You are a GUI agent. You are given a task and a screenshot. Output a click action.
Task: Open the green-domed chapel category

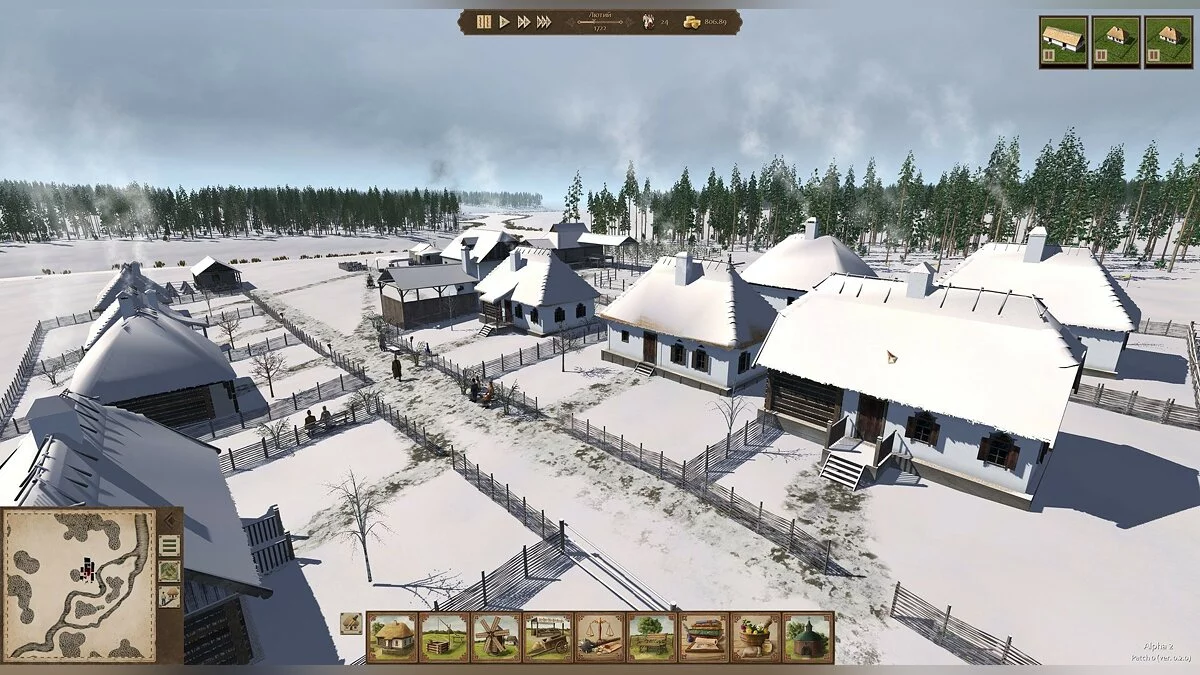point(808,637)
